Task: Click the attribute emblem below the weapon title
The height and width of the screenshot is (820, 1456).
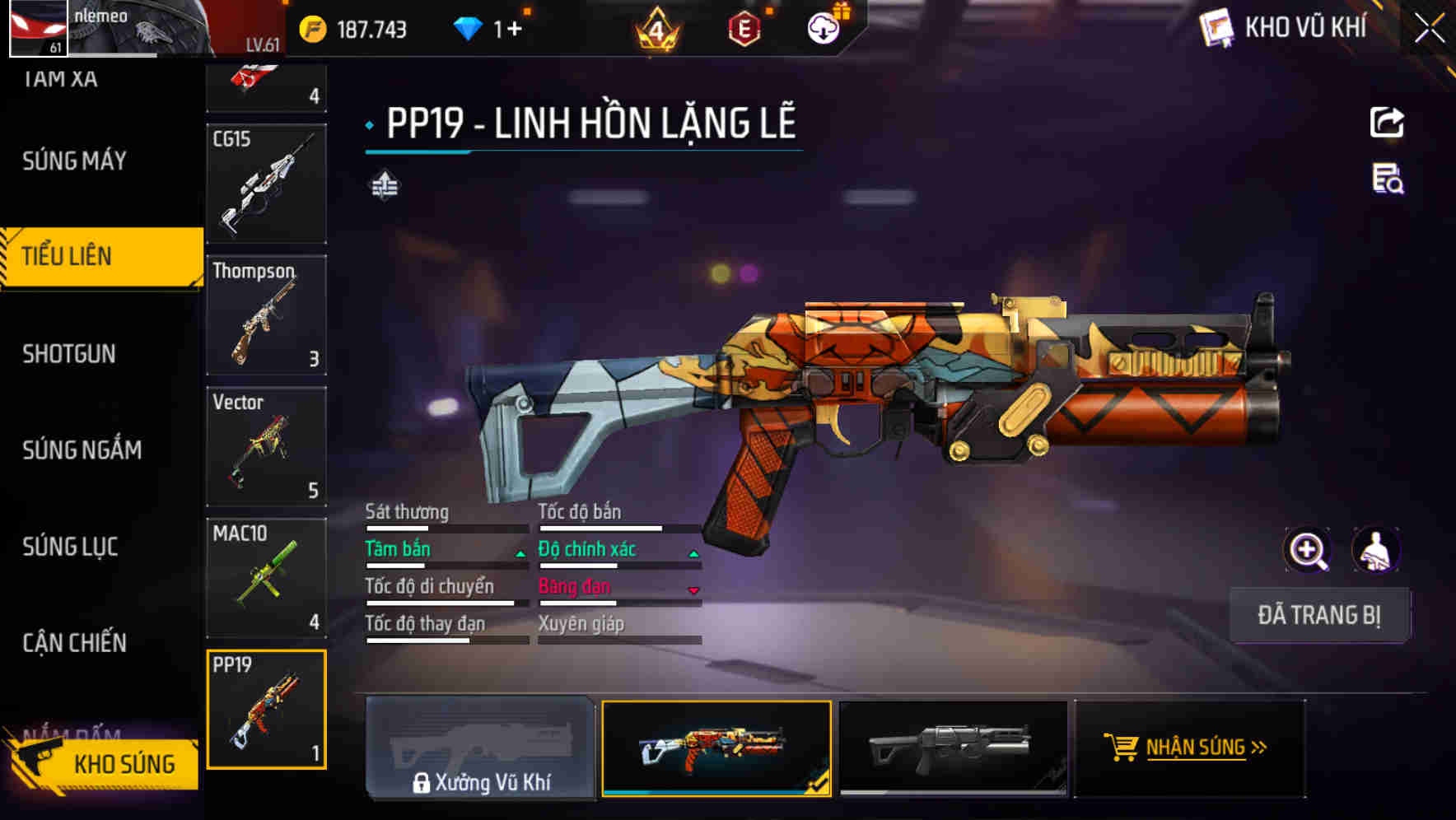Action: pos(384,184)
